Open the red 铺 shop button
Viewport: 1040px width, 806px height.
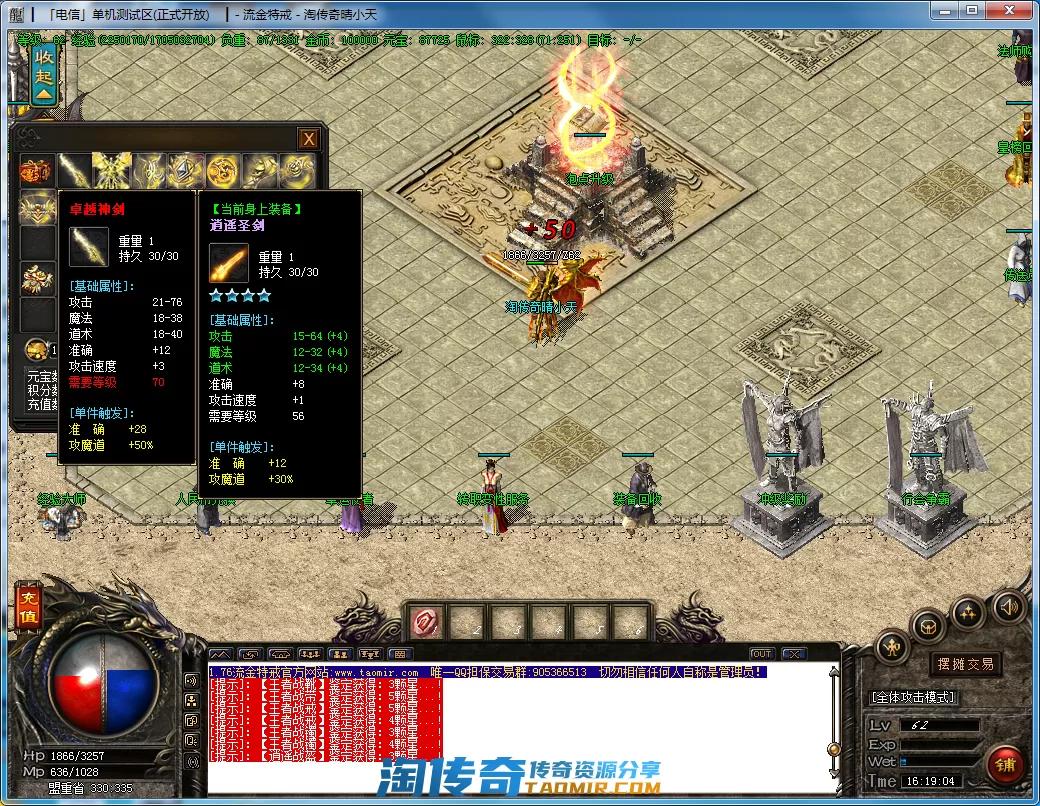pos(1004,765)
